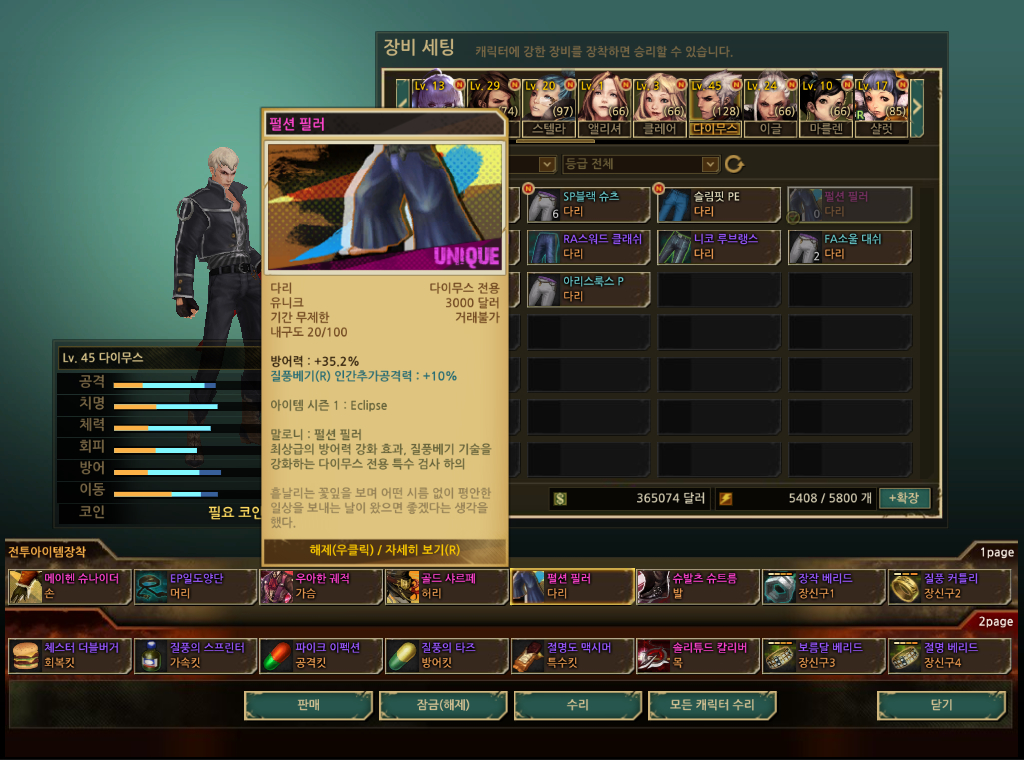Select the 골드 샤르페 waist slot
Screen dimensions: 1024x760
tap(446, 586)
